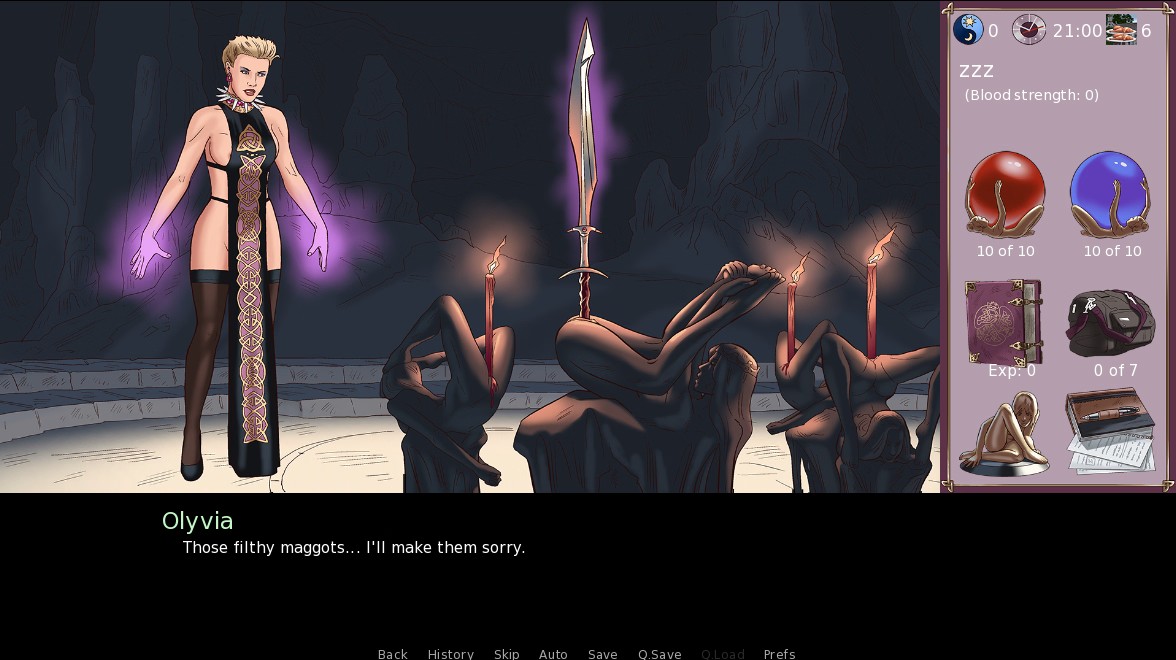Screen dimensions: 1176x660
Task: Open the Prefs menu
Action: tap(779, 654)
